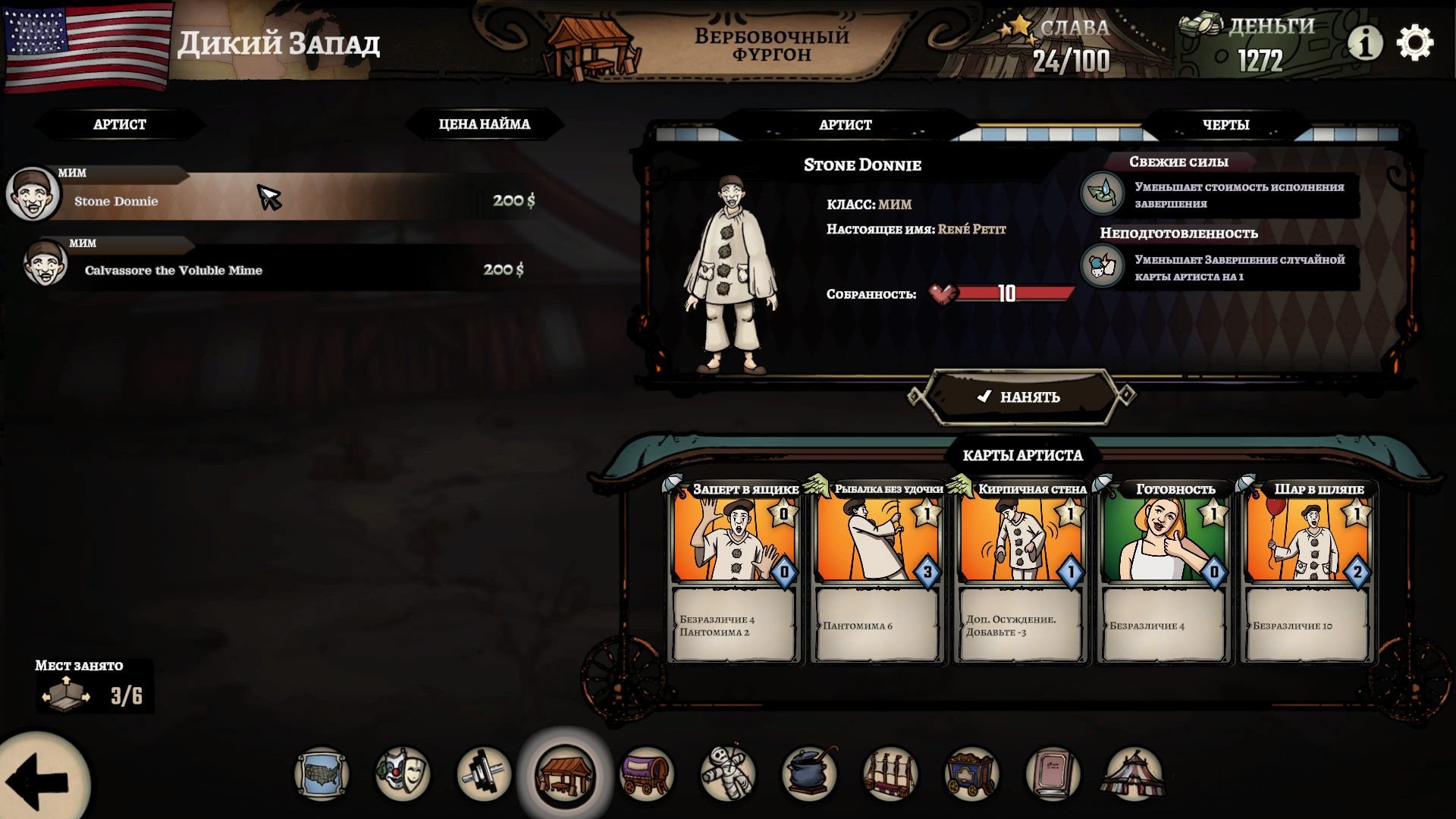Screen dimensions: 1456x819
Task: Open the USA map icon
Action: pyautogui.click(x=322, y=774)
